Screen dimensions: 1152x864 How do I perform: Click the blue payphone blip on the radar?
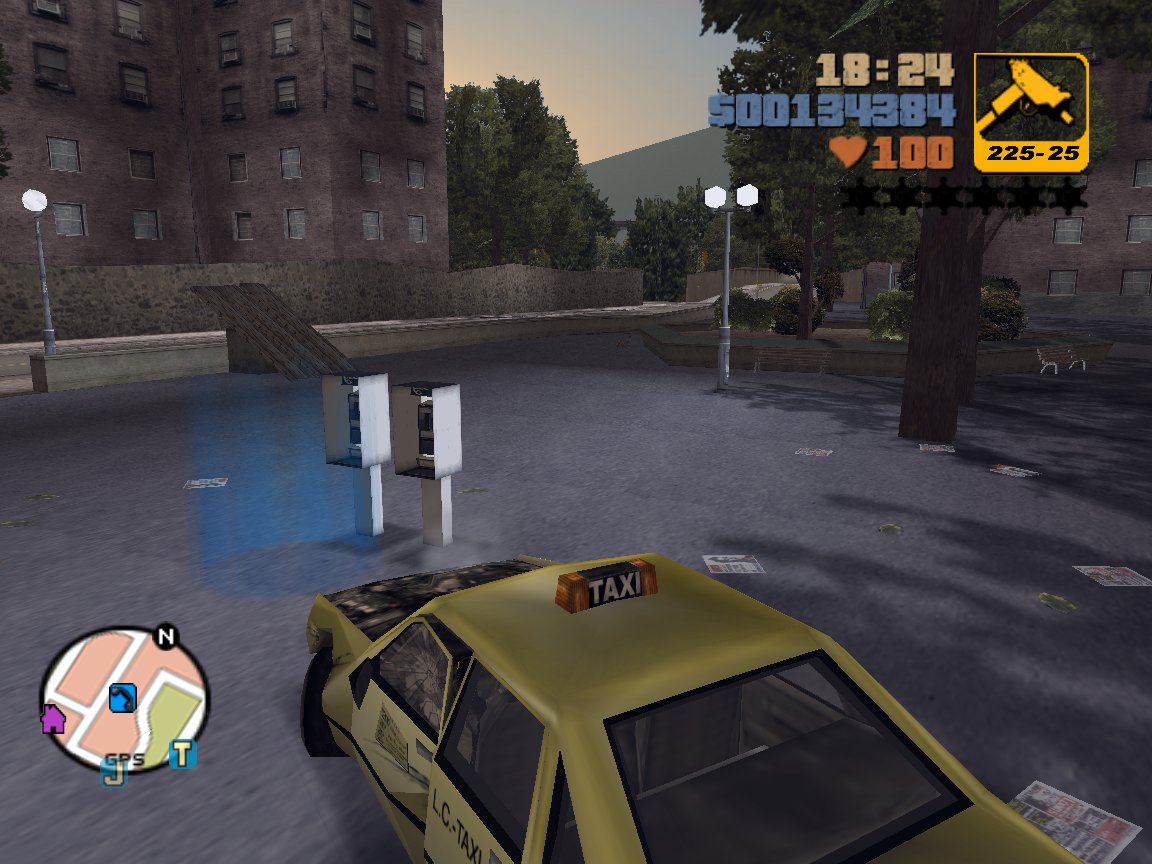122,696
